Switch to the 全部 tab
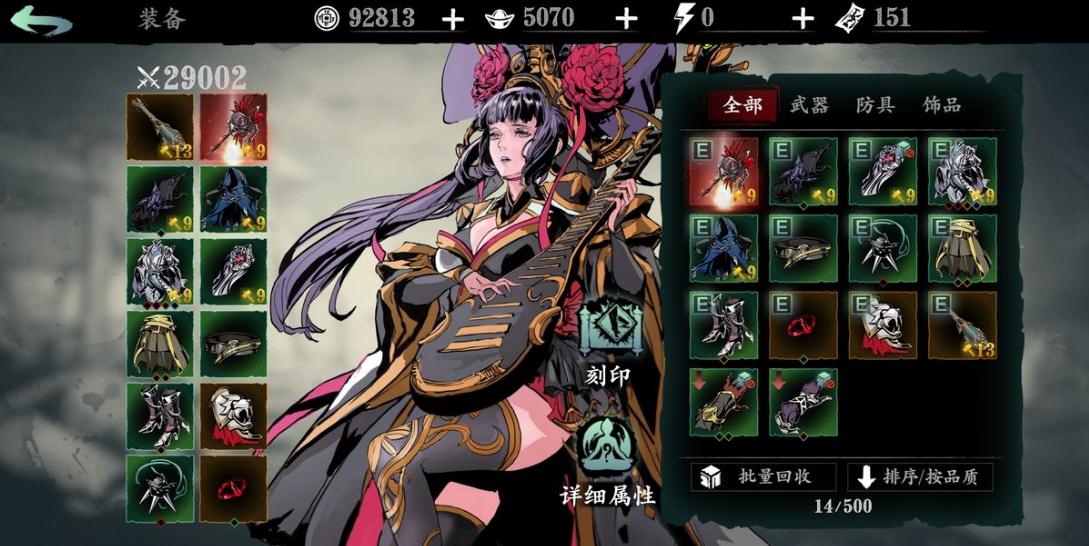Screen dimensions: 1089x546 [742, 105]
